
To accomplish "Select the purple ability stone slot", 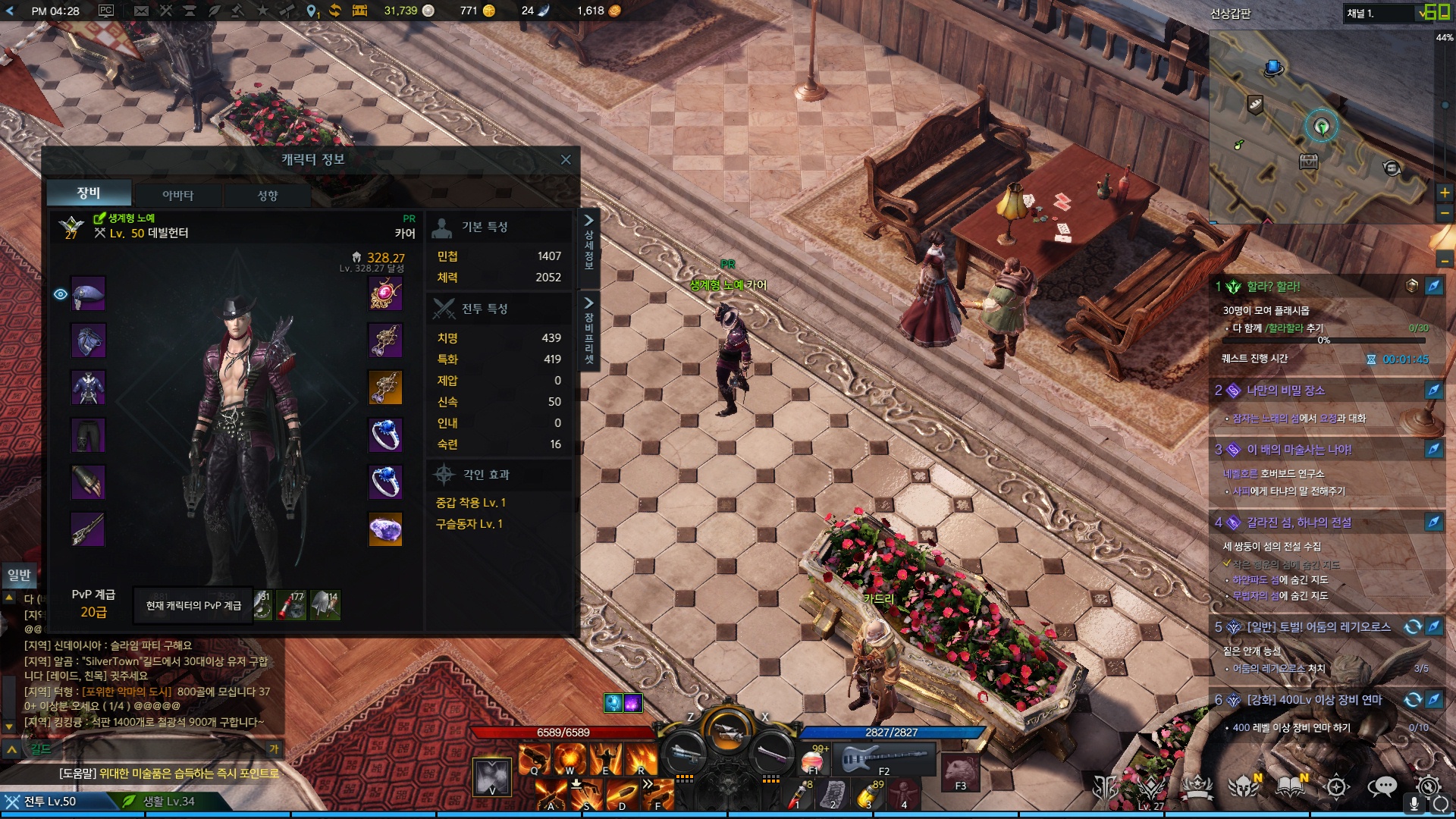I will 385,529.
